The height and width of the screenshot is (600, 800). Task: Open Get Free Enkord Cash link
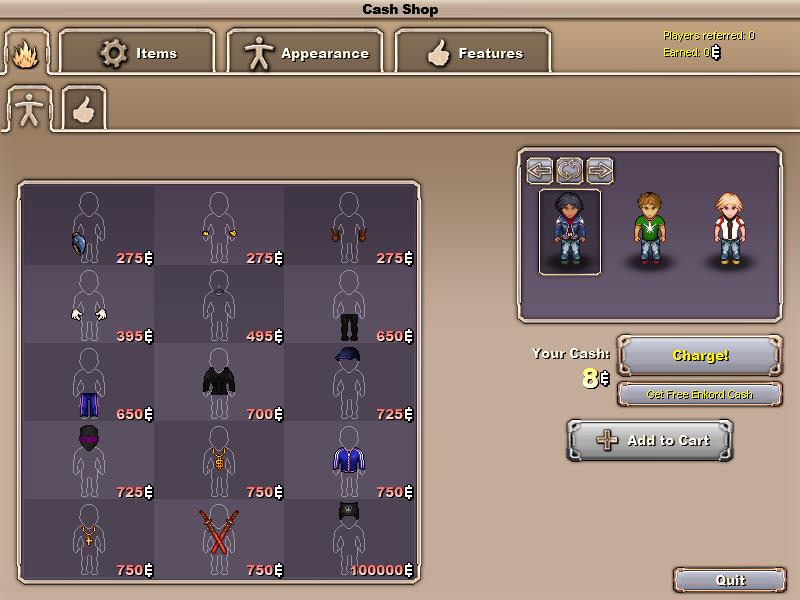click(700, 394)
